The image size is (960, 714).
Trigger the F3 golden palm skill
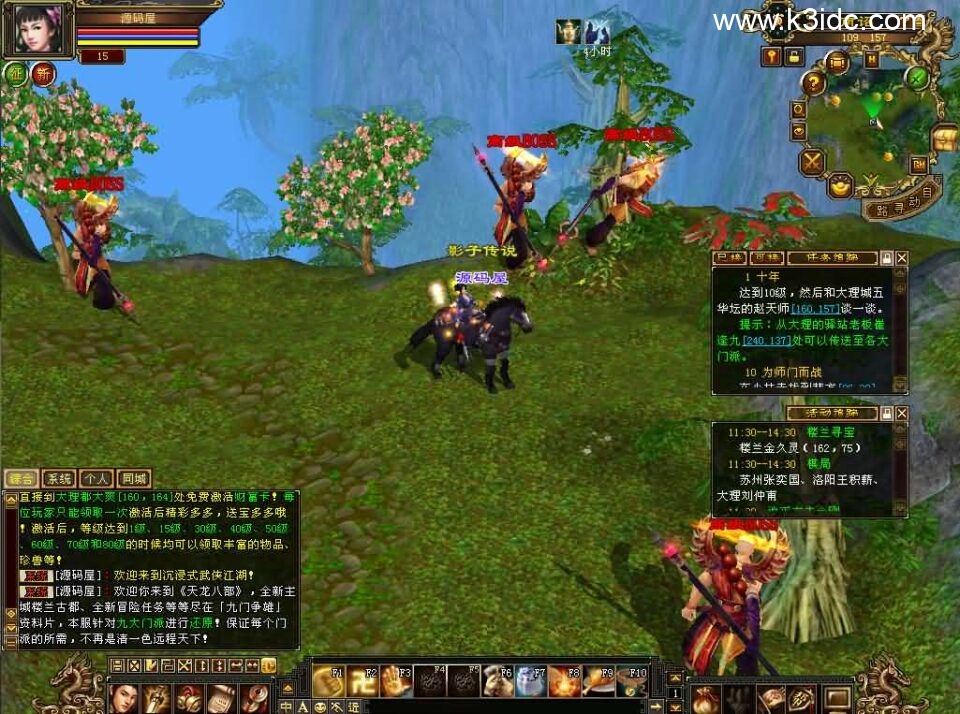click(x=396, y=682)
